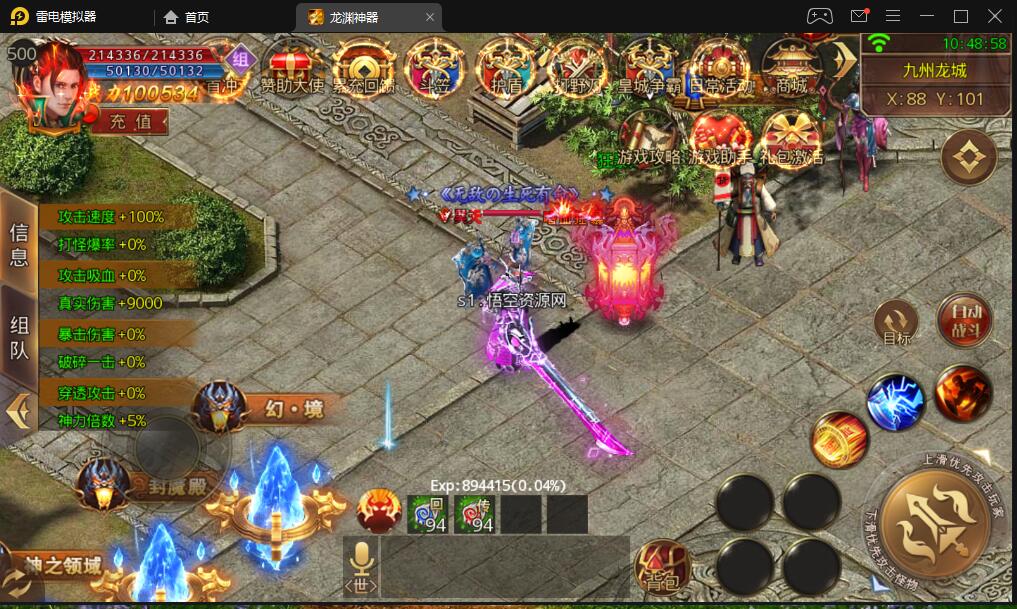The width and height of the screenshot is (1017, 609).
Task: Switch target with the 目标 button
Action: (897, 324)
